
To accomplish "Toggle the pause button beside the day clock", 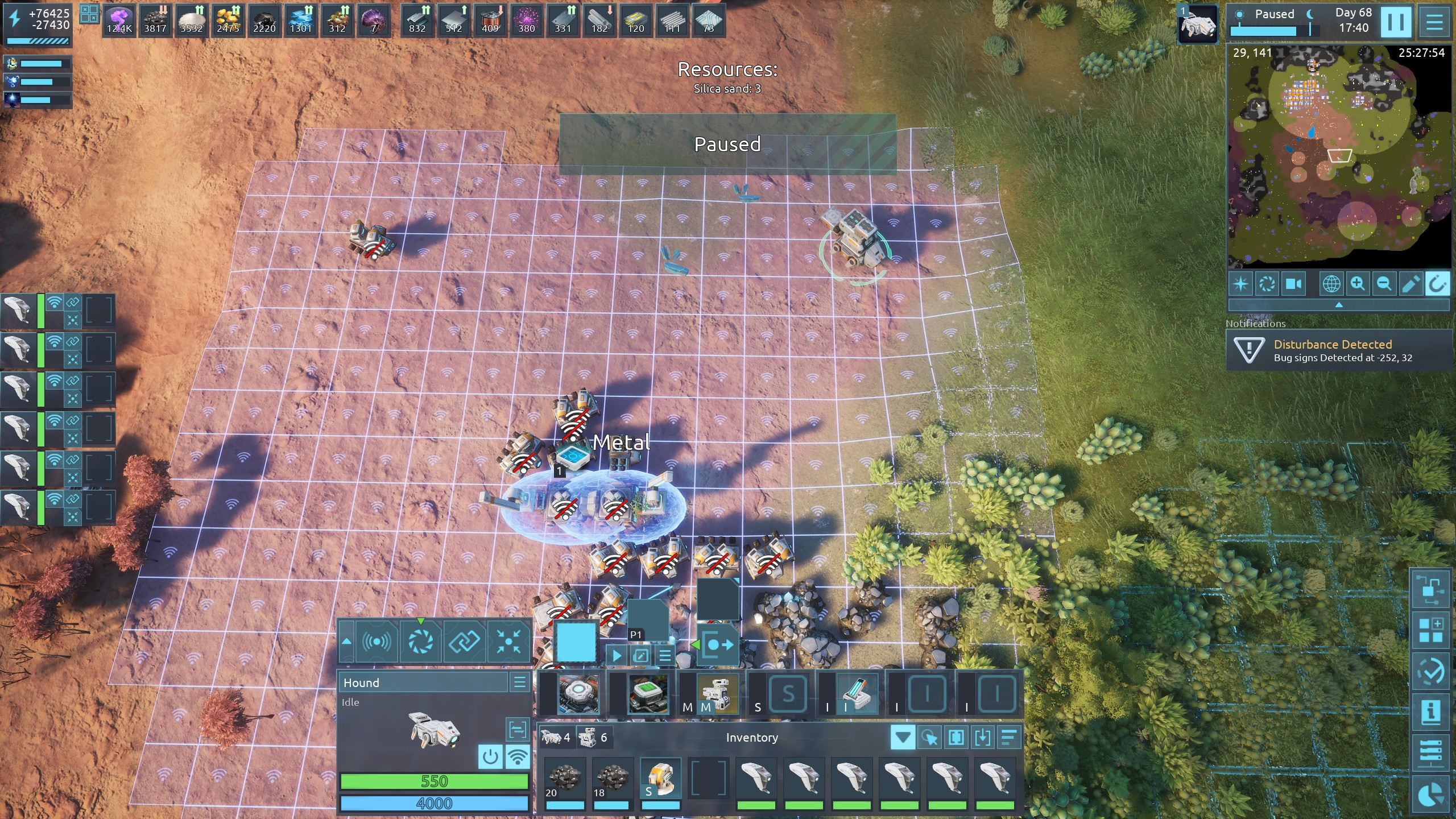I will tap(1396, 22).
